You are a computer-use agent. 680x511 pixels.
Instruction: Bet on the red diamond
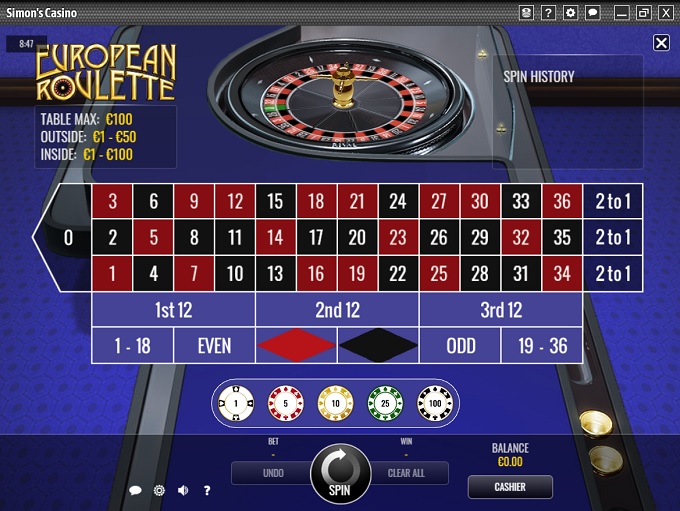pyautogui.click(x=296, y=346)
